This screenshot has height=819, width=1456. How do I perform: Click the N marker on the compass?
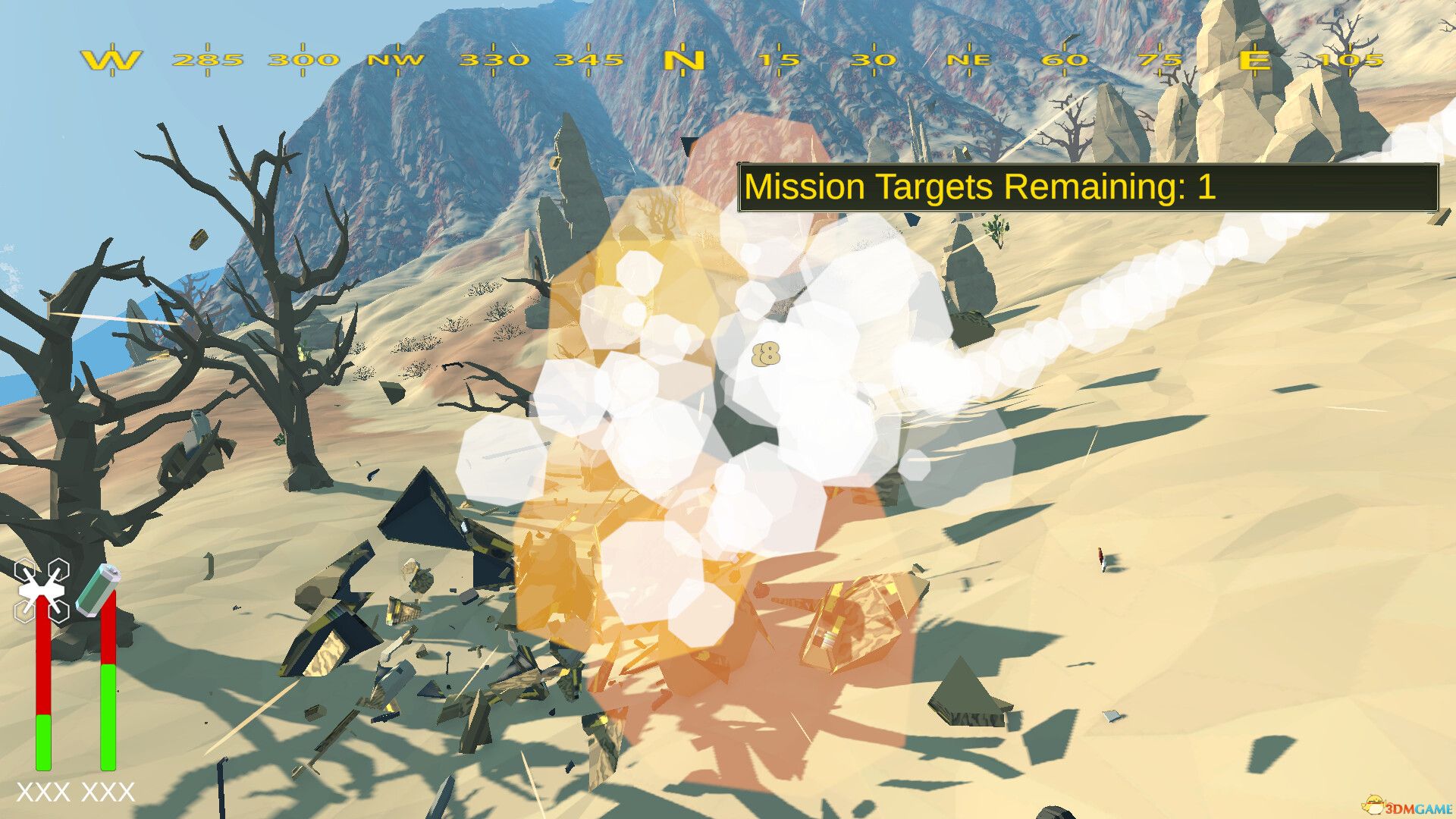tap(685, 61)
